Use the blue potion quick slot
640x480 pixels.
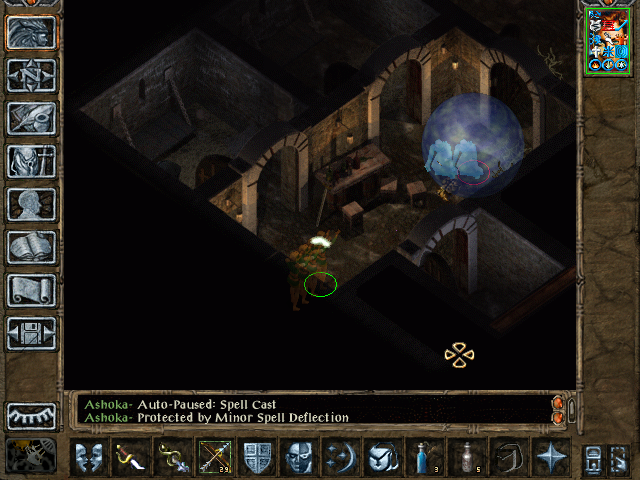coord(425,457)
